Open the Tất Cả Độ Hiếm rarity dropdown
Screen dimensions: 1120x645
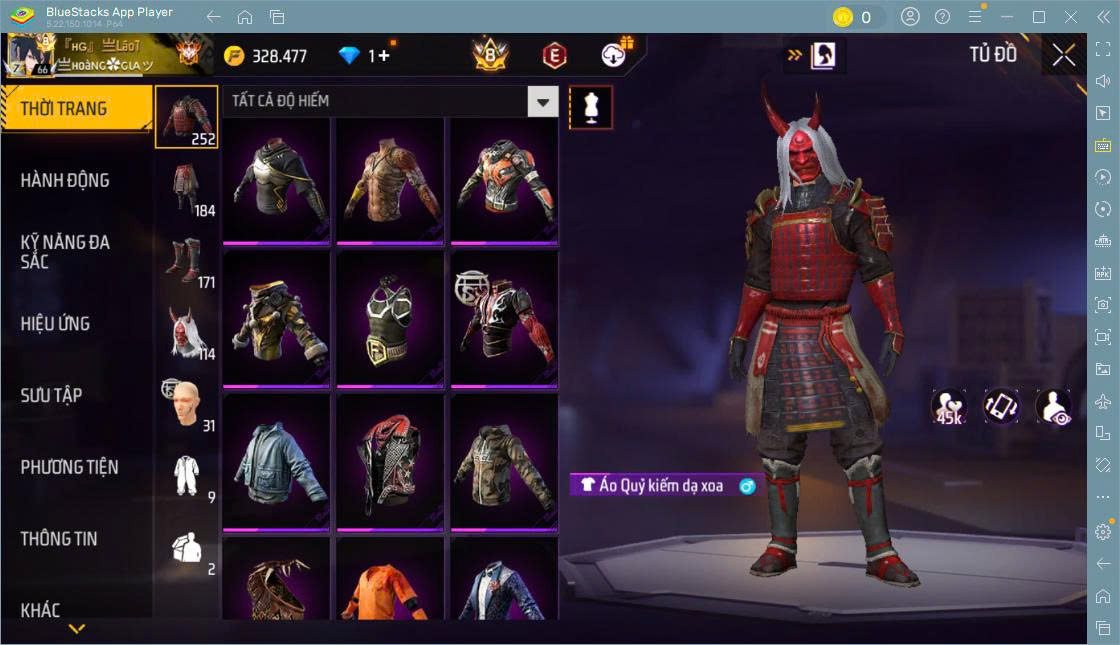click(x=542, y=101)
